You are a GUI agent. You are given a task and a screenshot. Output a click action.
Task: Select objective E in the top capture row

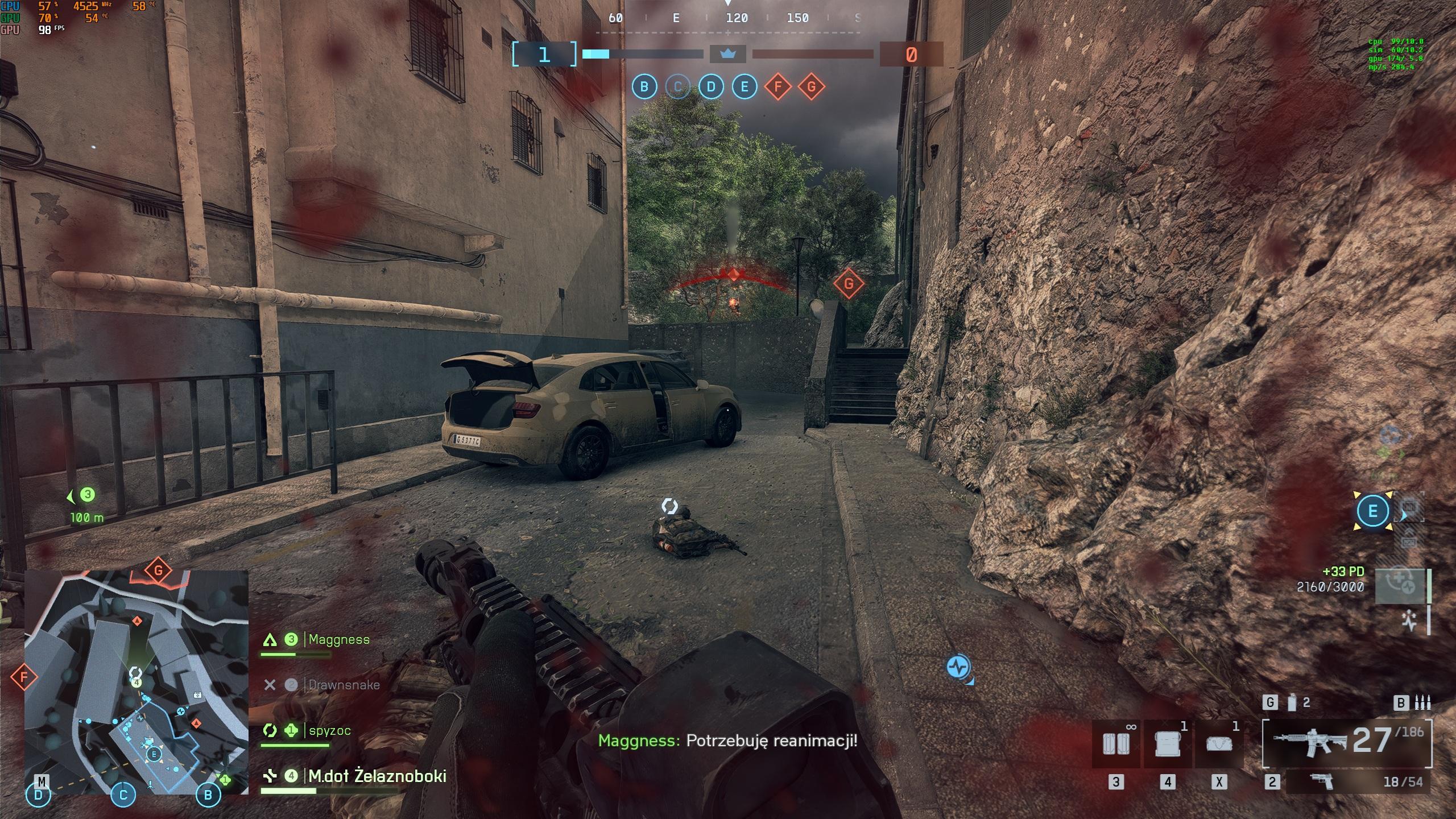pyautogui.click(x=744, y=87)
